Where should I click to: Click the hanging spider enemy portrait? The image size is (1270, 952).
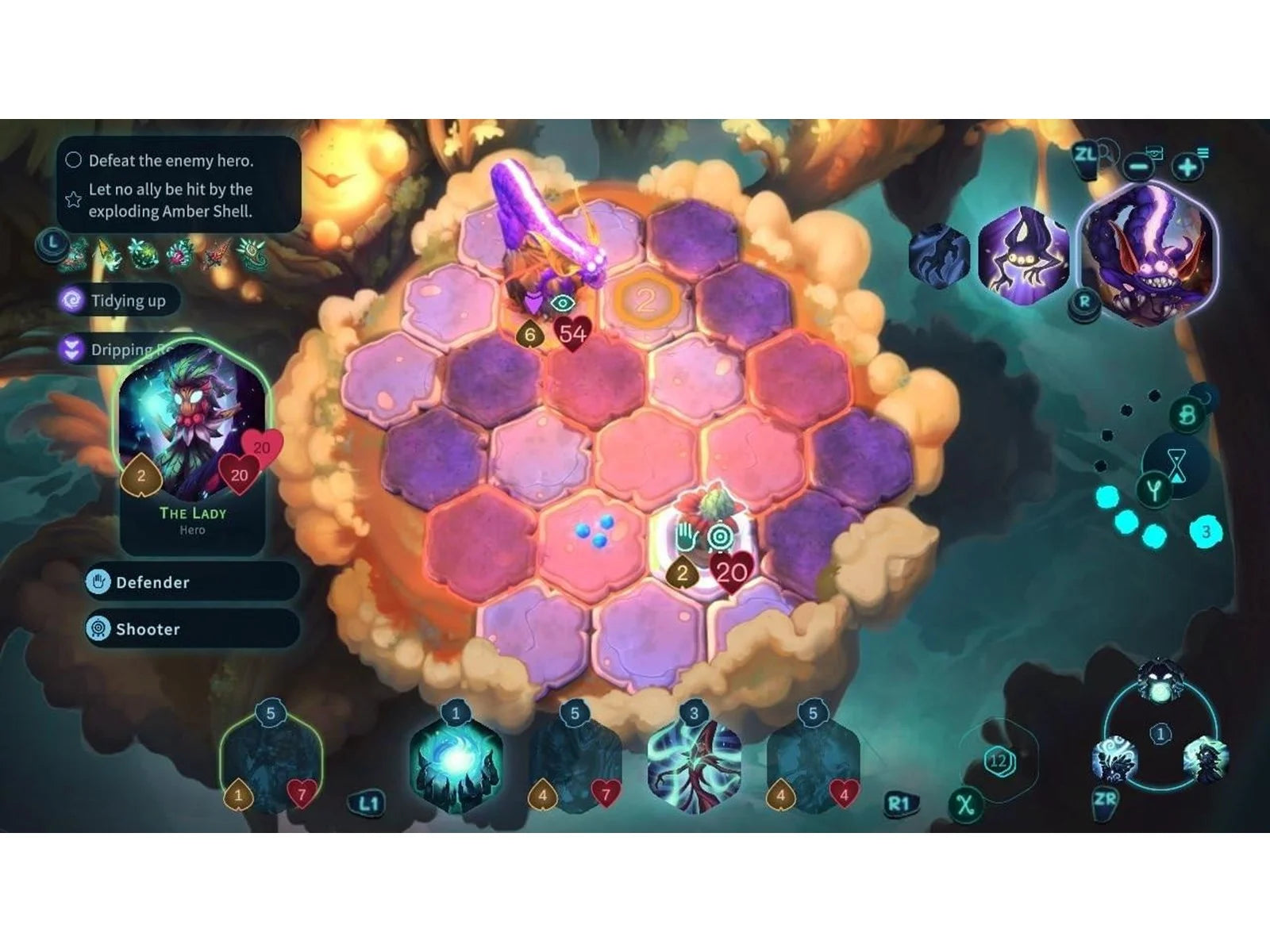pyautogui.click(x=1022, y=262)
